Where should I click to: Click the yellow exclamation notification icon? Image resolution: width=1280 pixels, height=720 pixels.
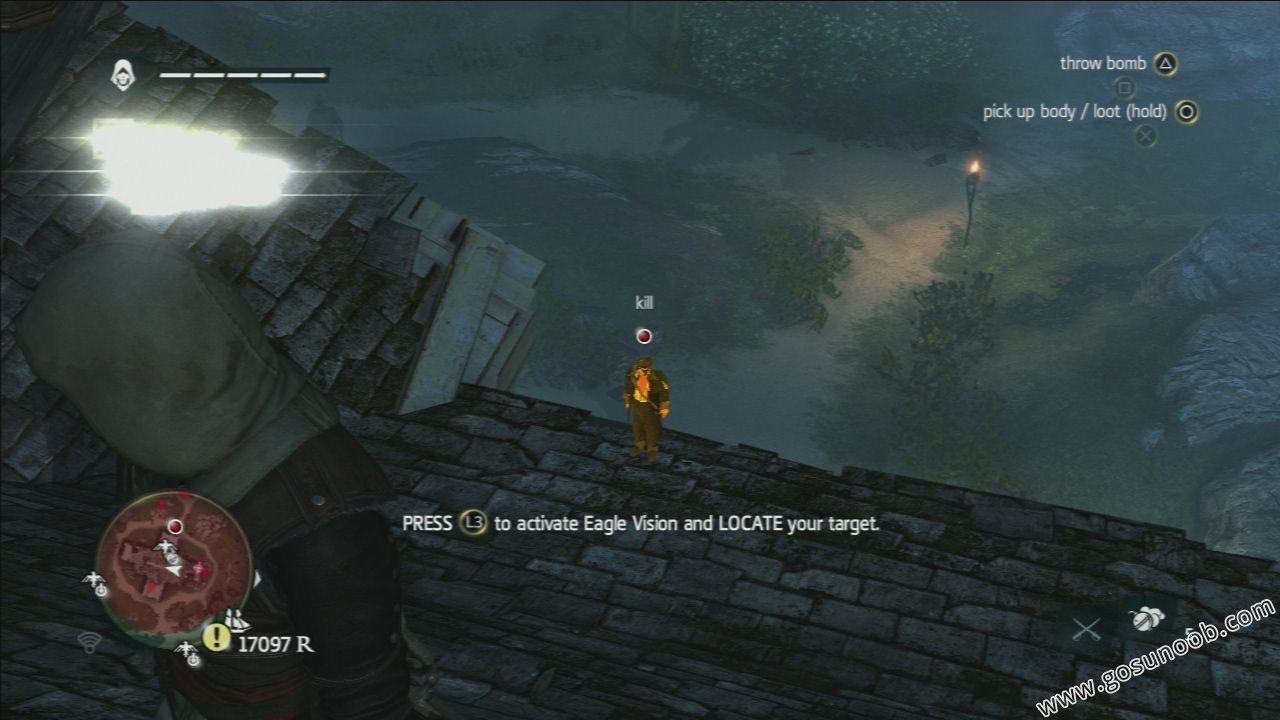(x=216, y=638)
